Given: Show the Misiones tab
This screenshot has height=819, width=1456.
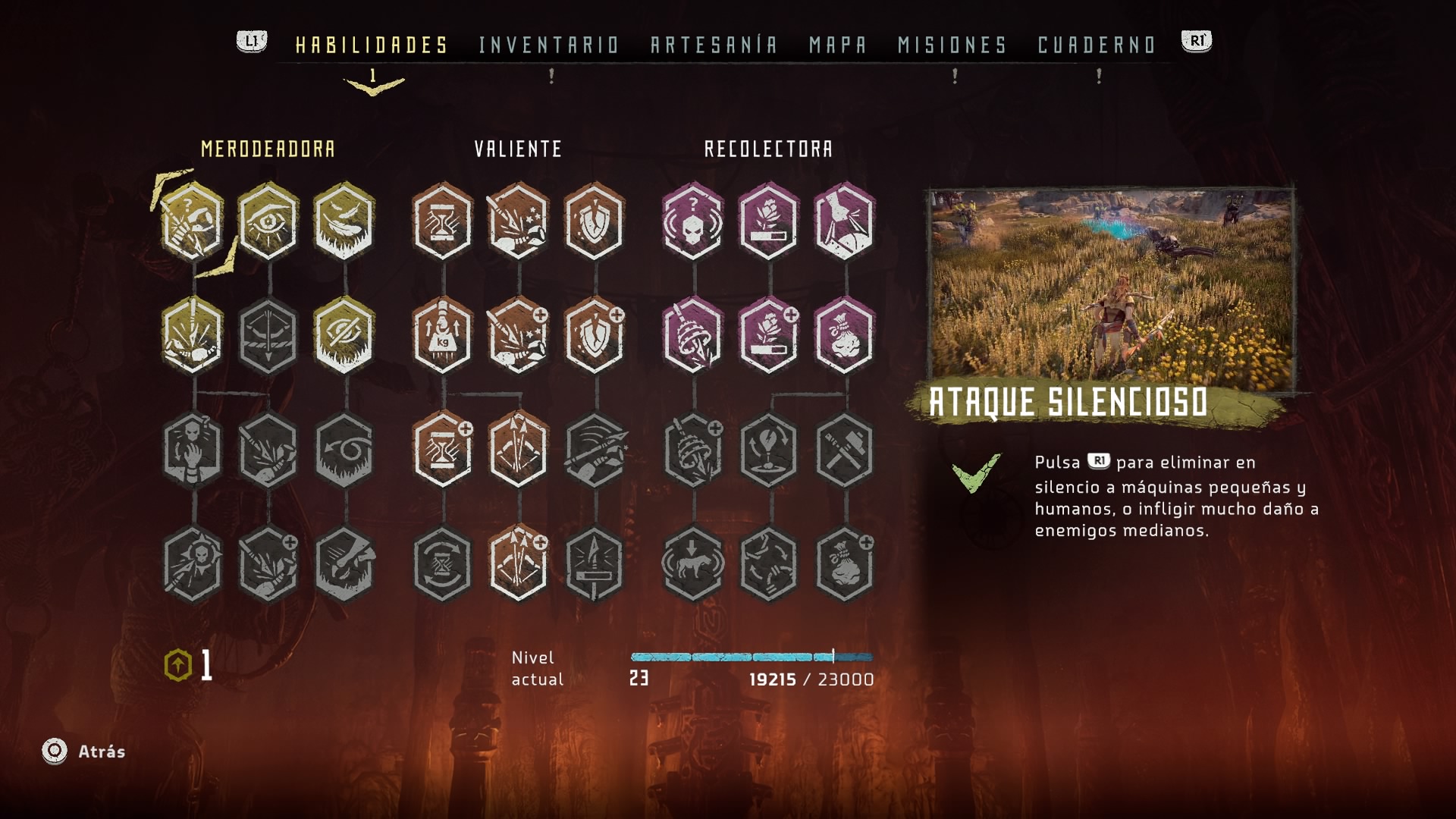Looking at the screenshot, I should (952, 45).
